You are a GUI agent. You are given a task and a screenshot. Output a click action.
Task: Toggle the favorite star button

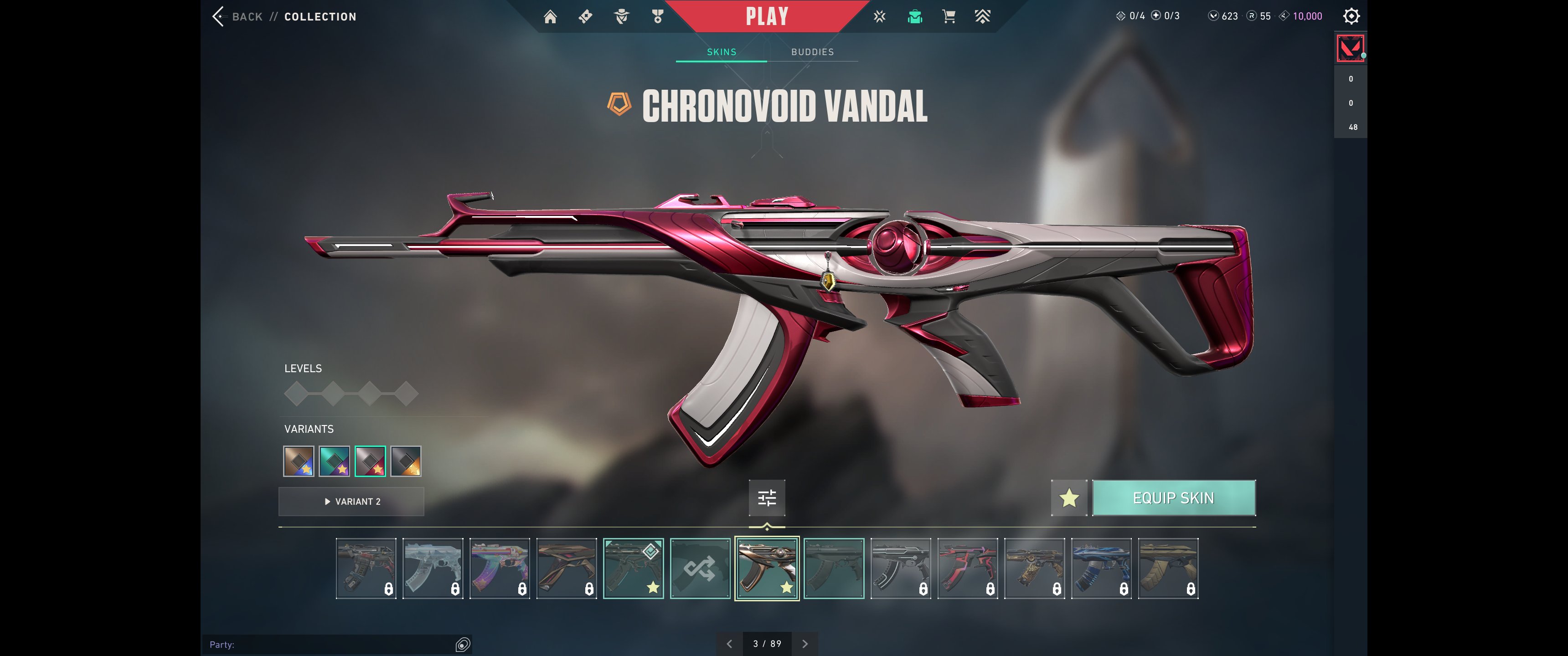[x=1069, y=498]
